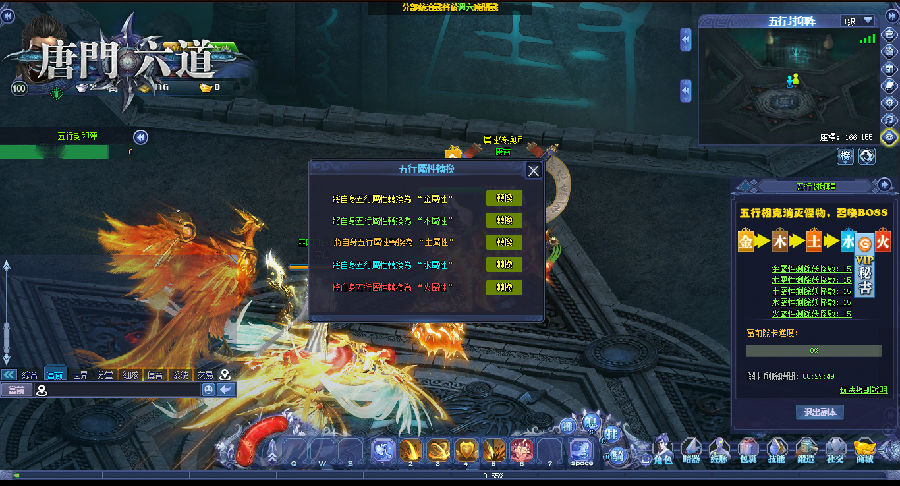The width and height of the screenshot is (900, 486).
Task: Collapse the chat tabs with double-arrow button
Action: (x=9, y=374)
